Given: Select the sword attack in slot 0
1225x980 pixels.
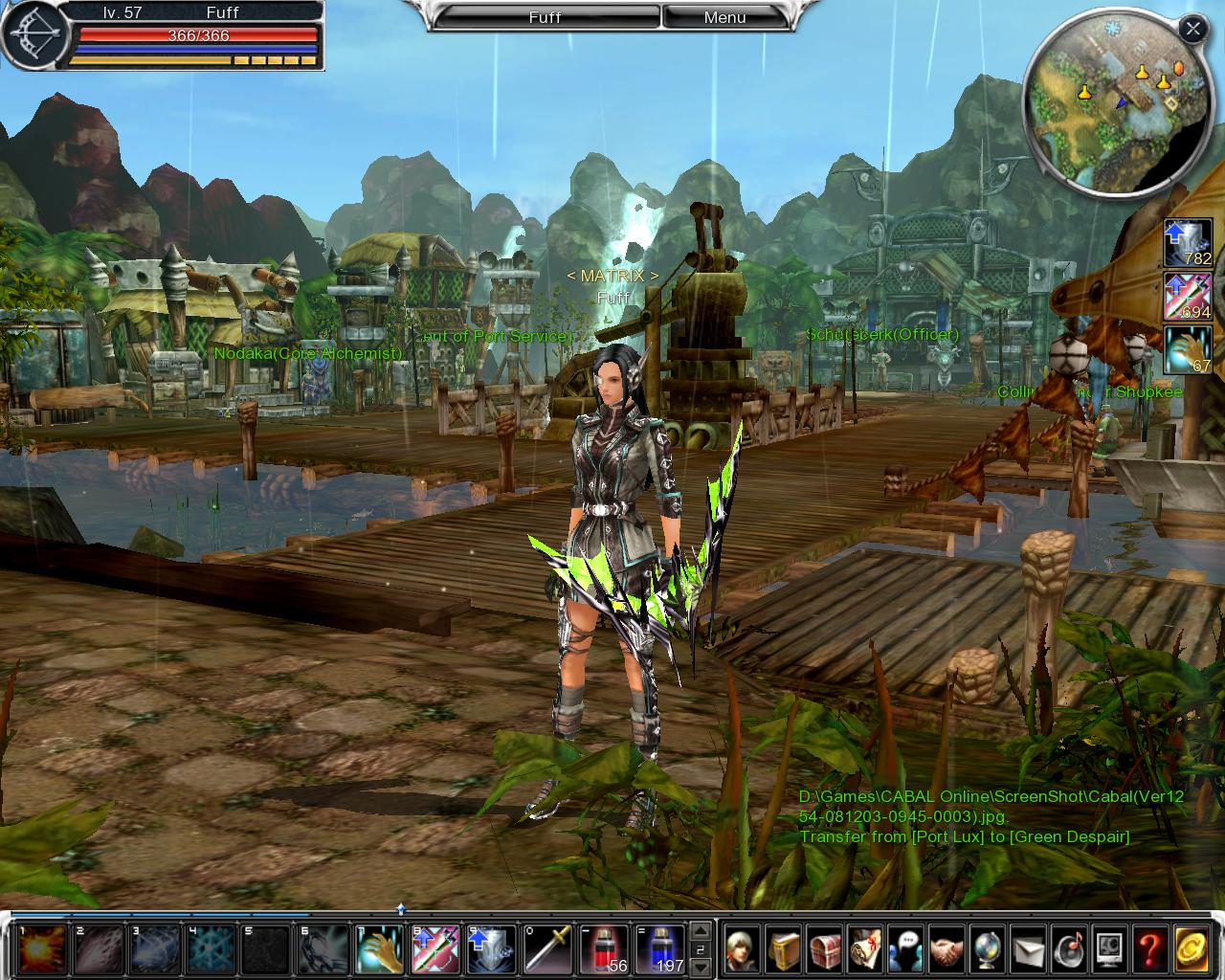Looking at the screenshot, I should tap(547, 949).
